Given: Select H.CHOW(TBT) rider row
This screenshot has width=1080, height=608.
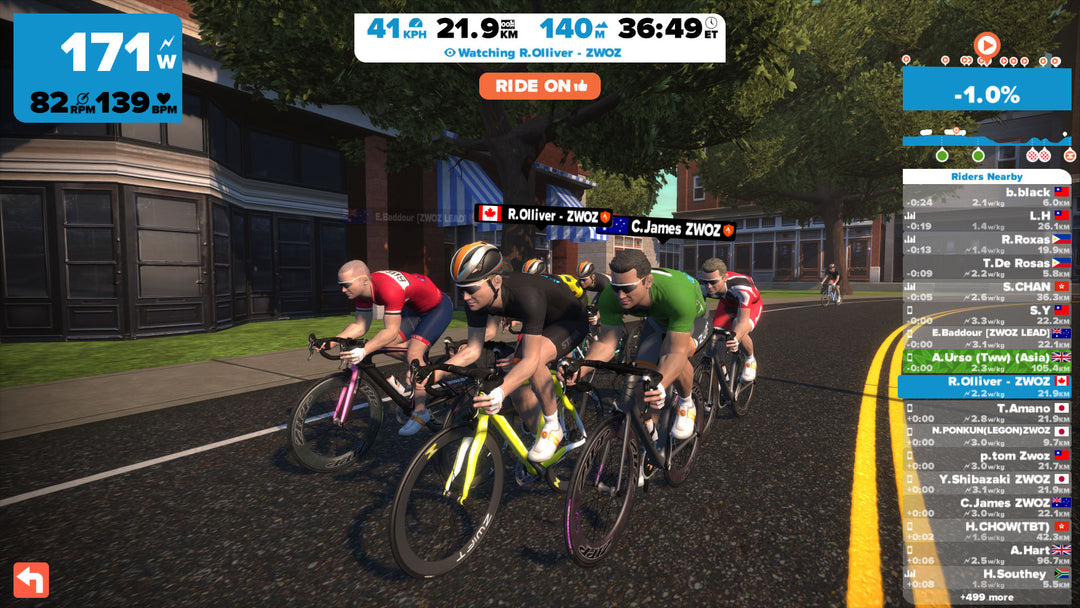Looking at the screenshot, I should [x=987, y=531].
